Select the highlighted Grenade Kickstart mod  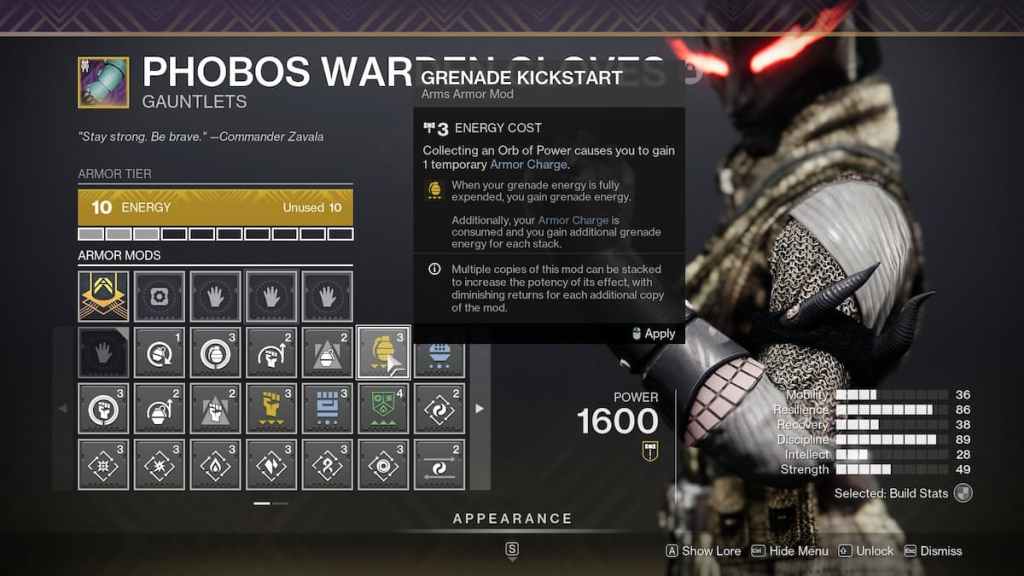(x=383, y=352)
